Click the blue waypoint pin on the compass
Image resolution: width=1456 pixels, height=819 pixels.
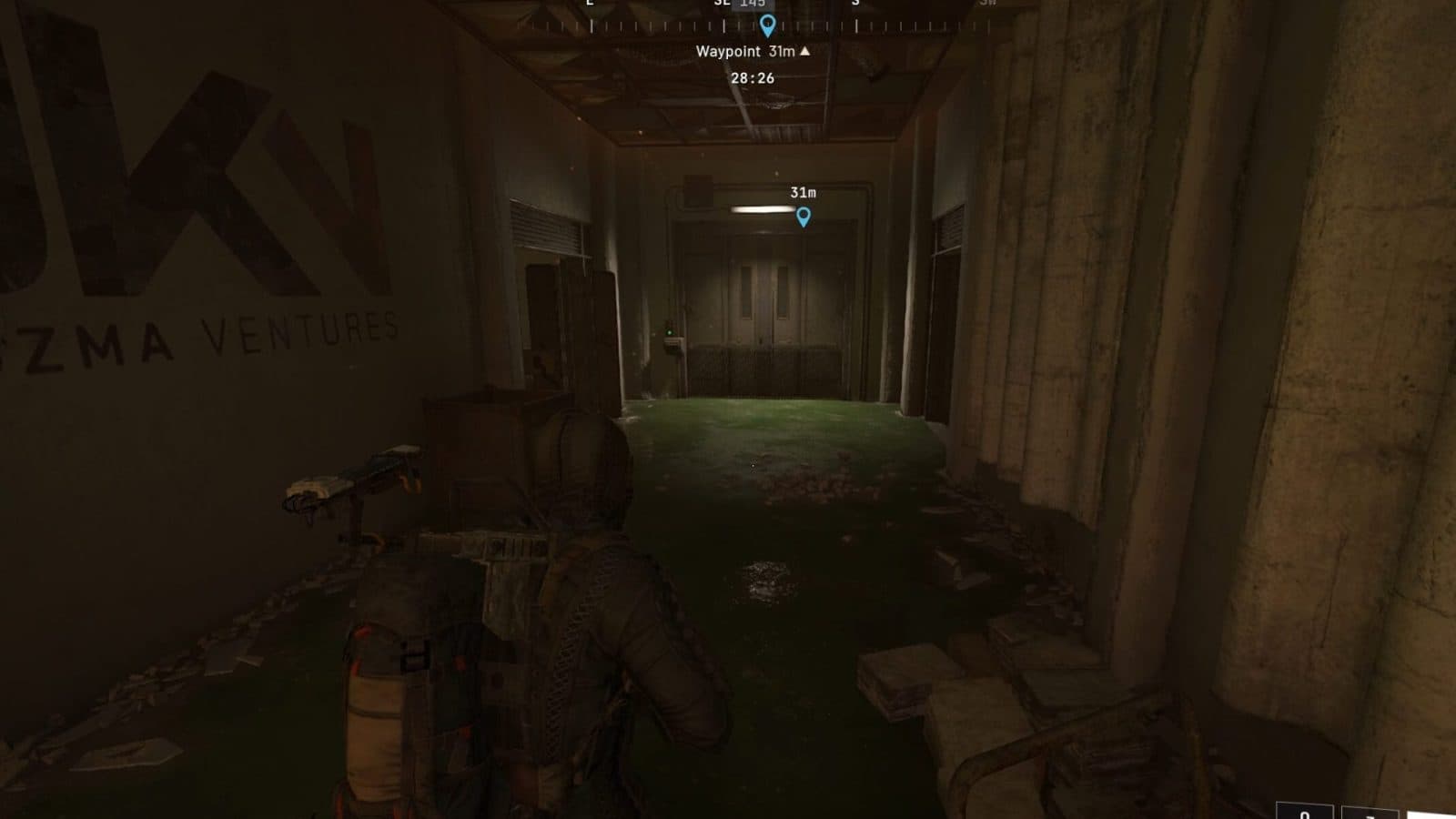point(767,25)
